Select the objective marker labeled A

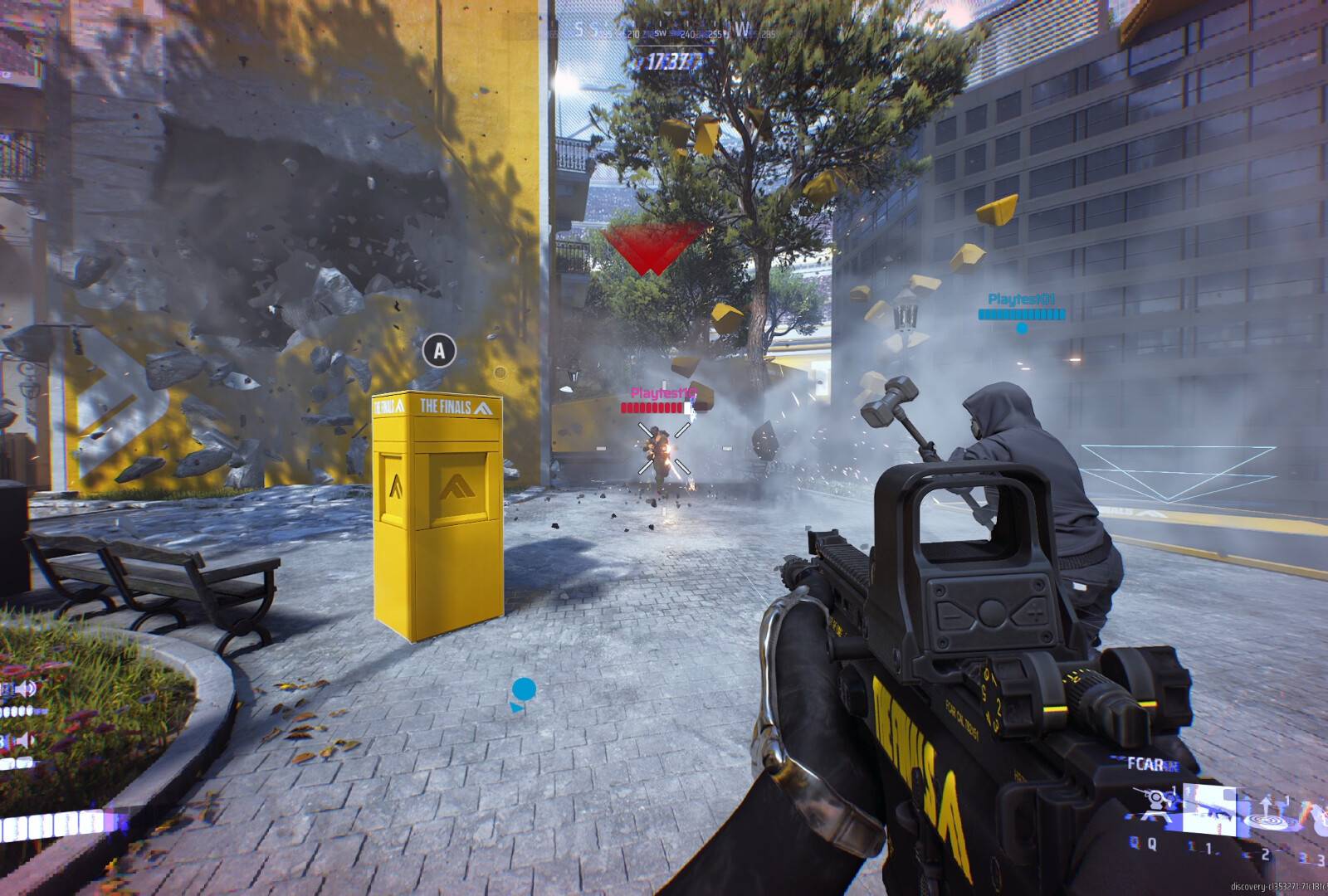pyautogui.click(x=440, y=350)
